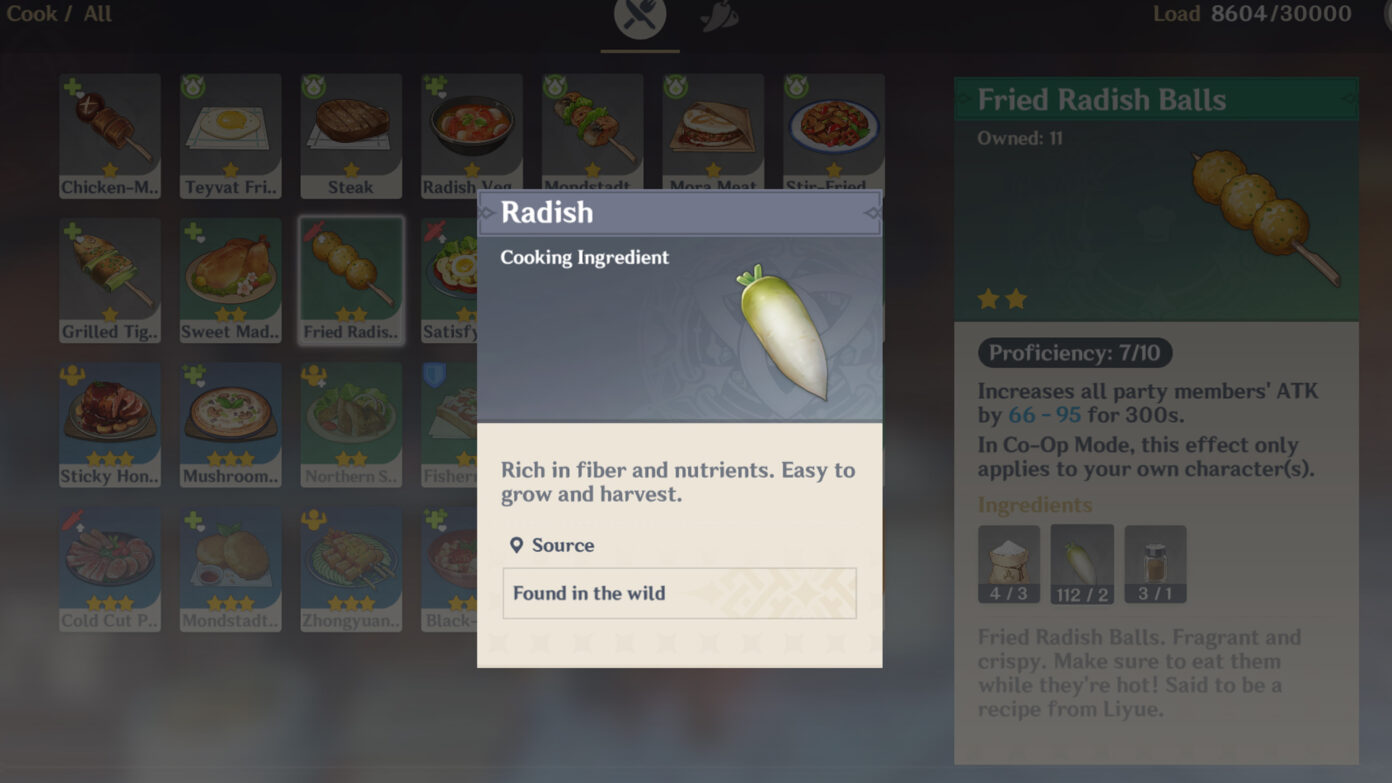1392x783 pixels.
Task: Open the chili pepper processing tab
Action: [719, 17]
